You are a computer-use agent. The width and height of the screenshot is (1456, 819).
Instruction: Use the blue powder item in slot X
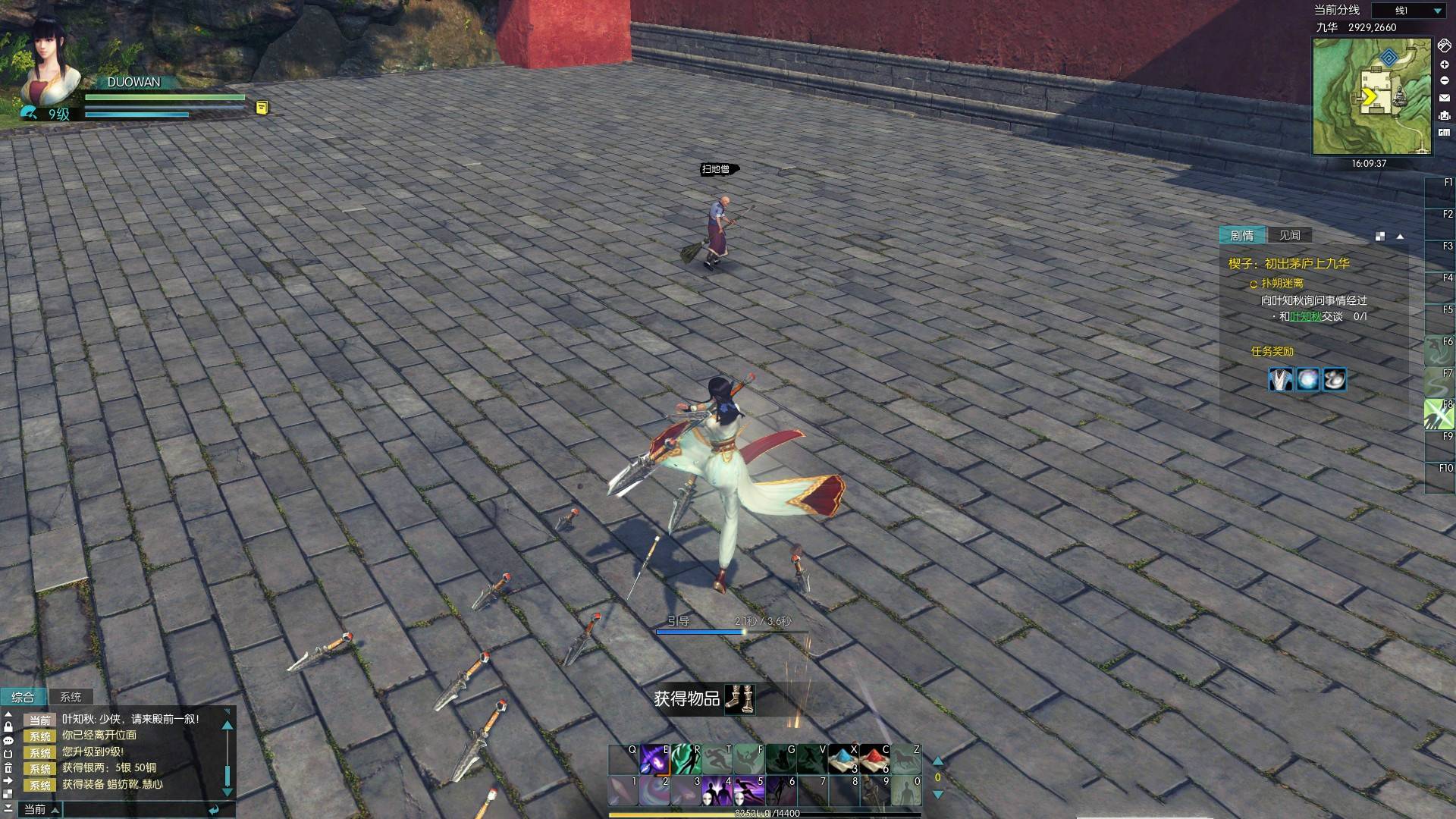(x=843, y=758)
